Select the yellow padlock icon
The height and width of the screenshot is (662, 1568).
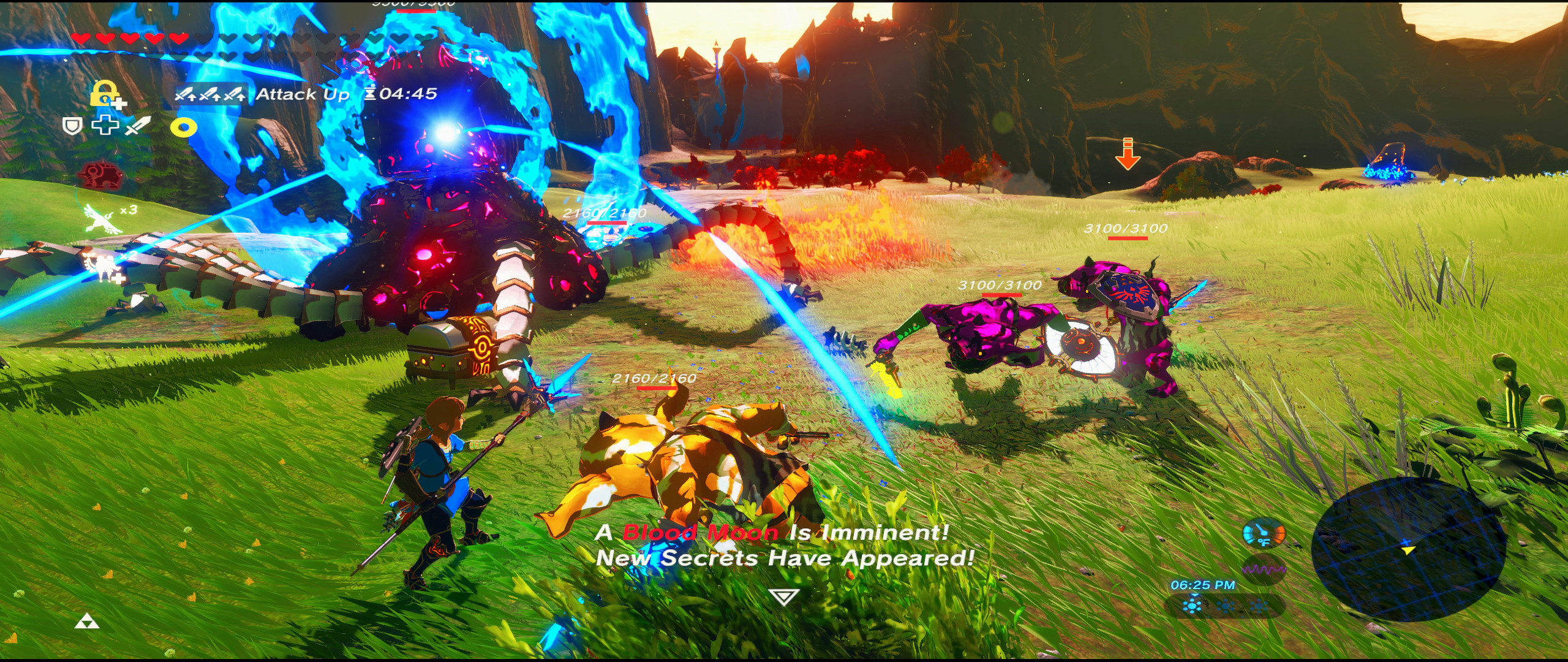click(x=106, y=94)
